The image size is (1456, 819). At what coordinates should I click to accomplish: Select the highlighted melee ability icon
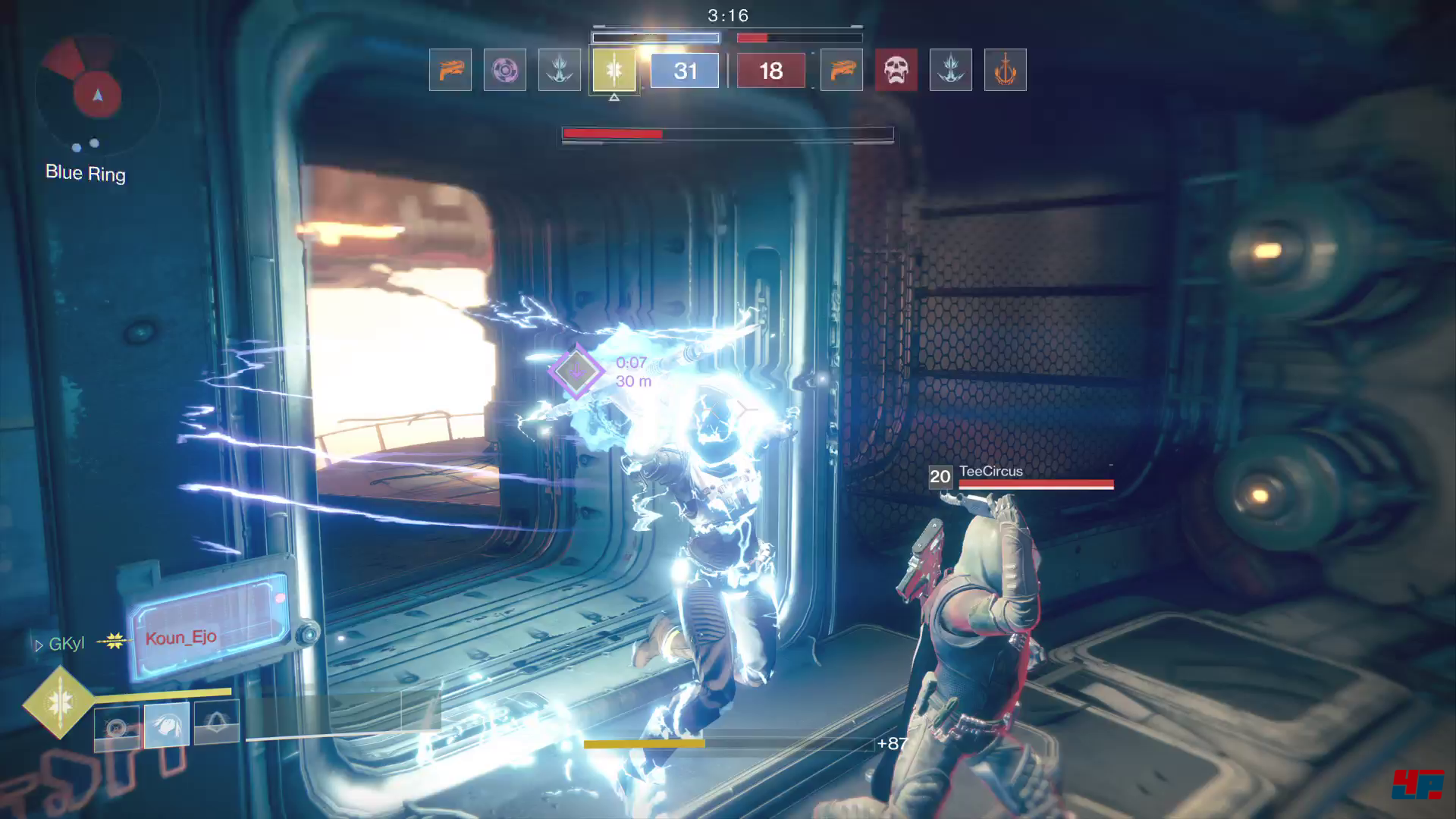pos(167,726)
